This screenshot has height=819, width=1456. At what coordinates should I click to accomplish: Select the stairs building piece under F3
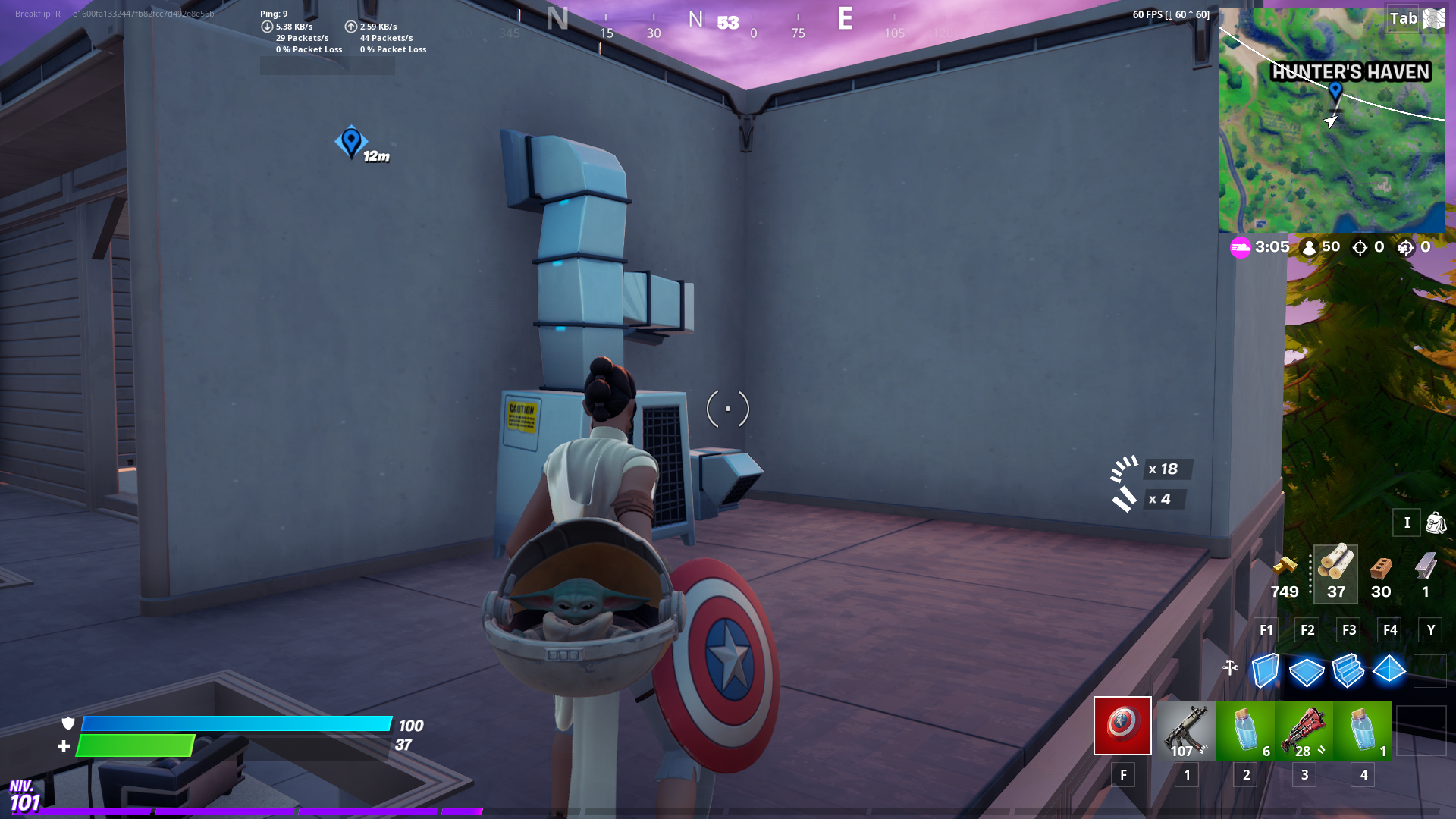click(1348, 670)
